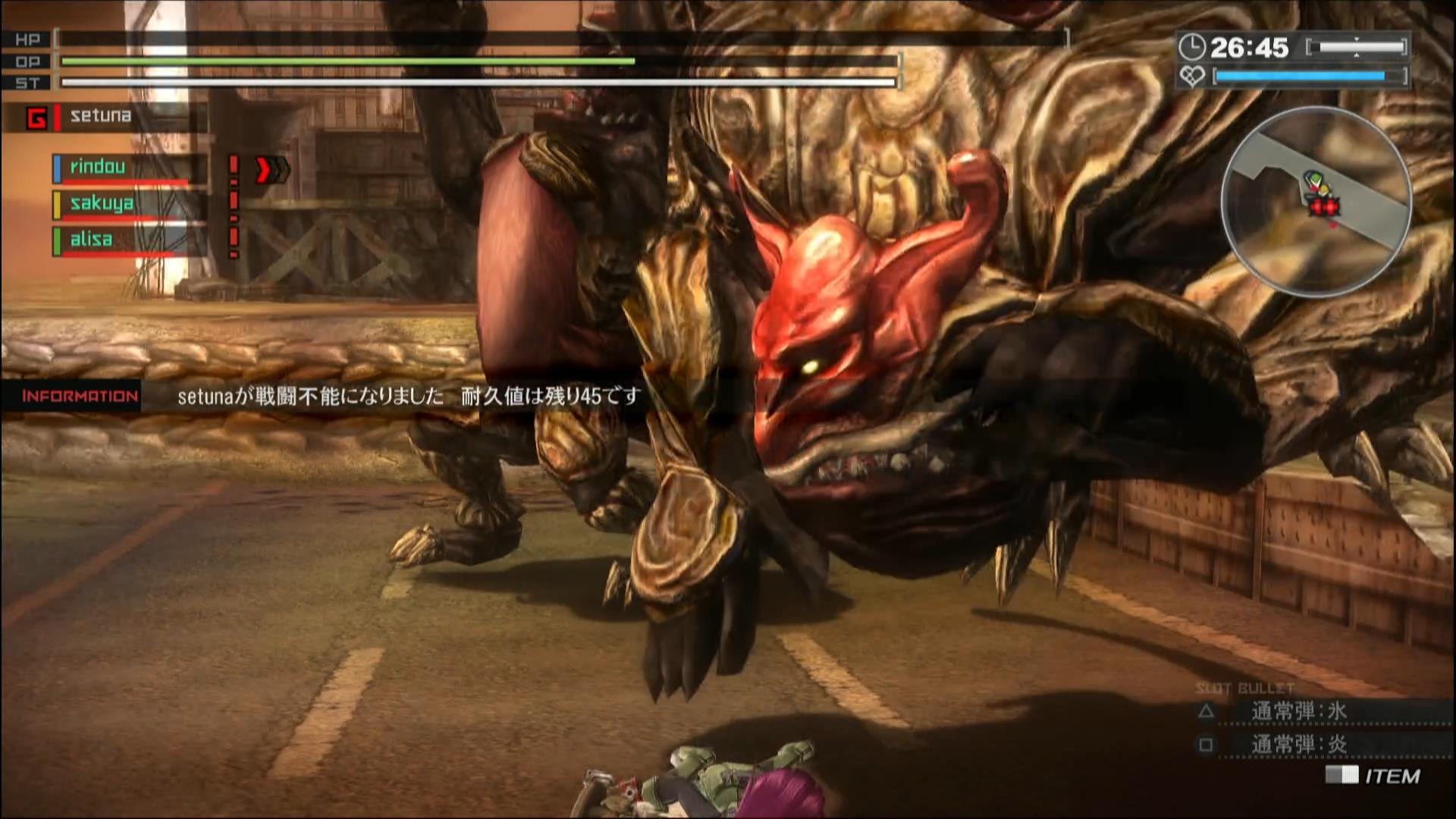Open the ITEM menu
Image resolution: width=1456 pixels, height=819 pixels.
[1374, 776]
